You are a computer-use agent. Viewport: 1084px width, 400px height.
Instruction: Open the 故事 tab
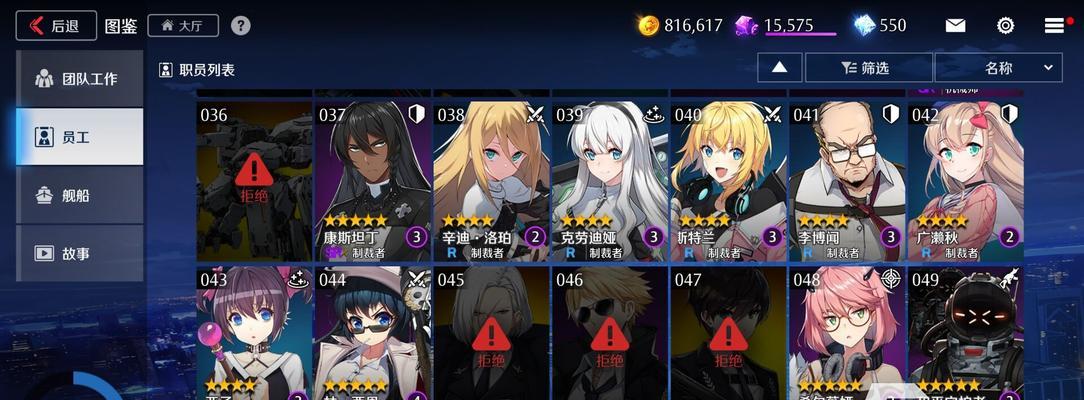coord(80,253)
